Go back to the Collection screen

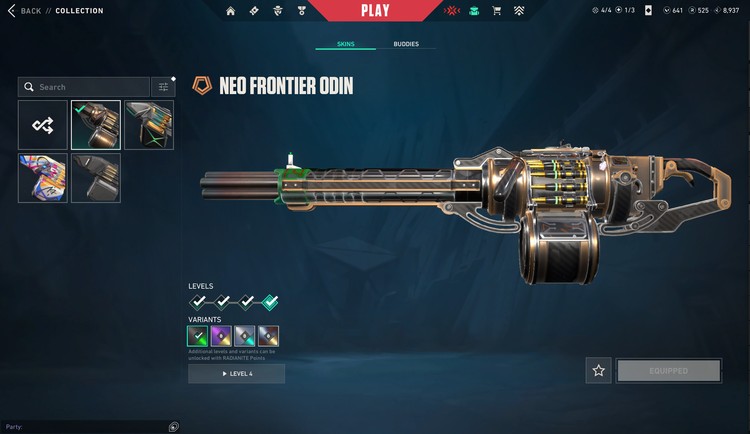click(24, 11)
